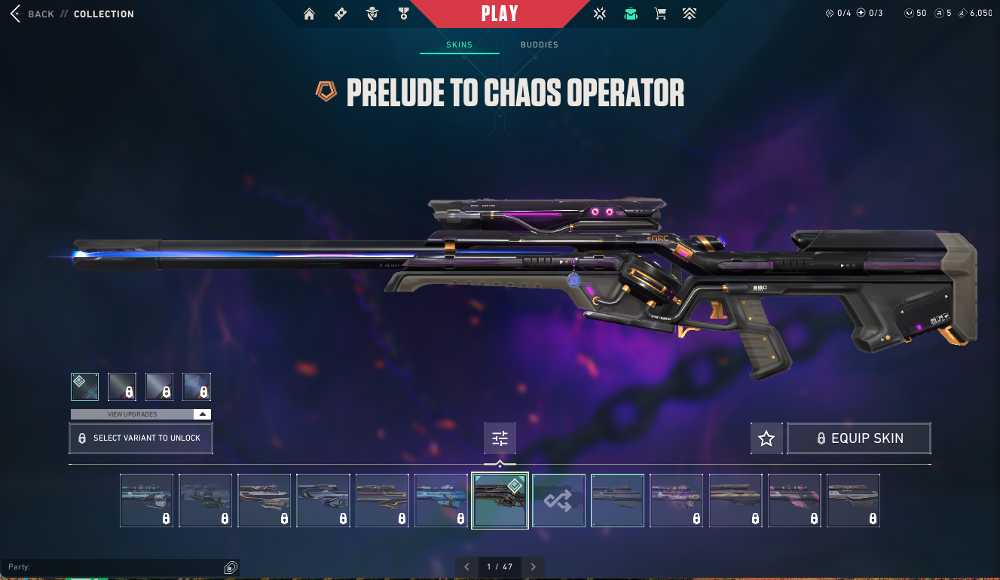This screenshot has height=580, width=1000.
Task: Open the store shopping cart icon
Action: coord(660,14)
